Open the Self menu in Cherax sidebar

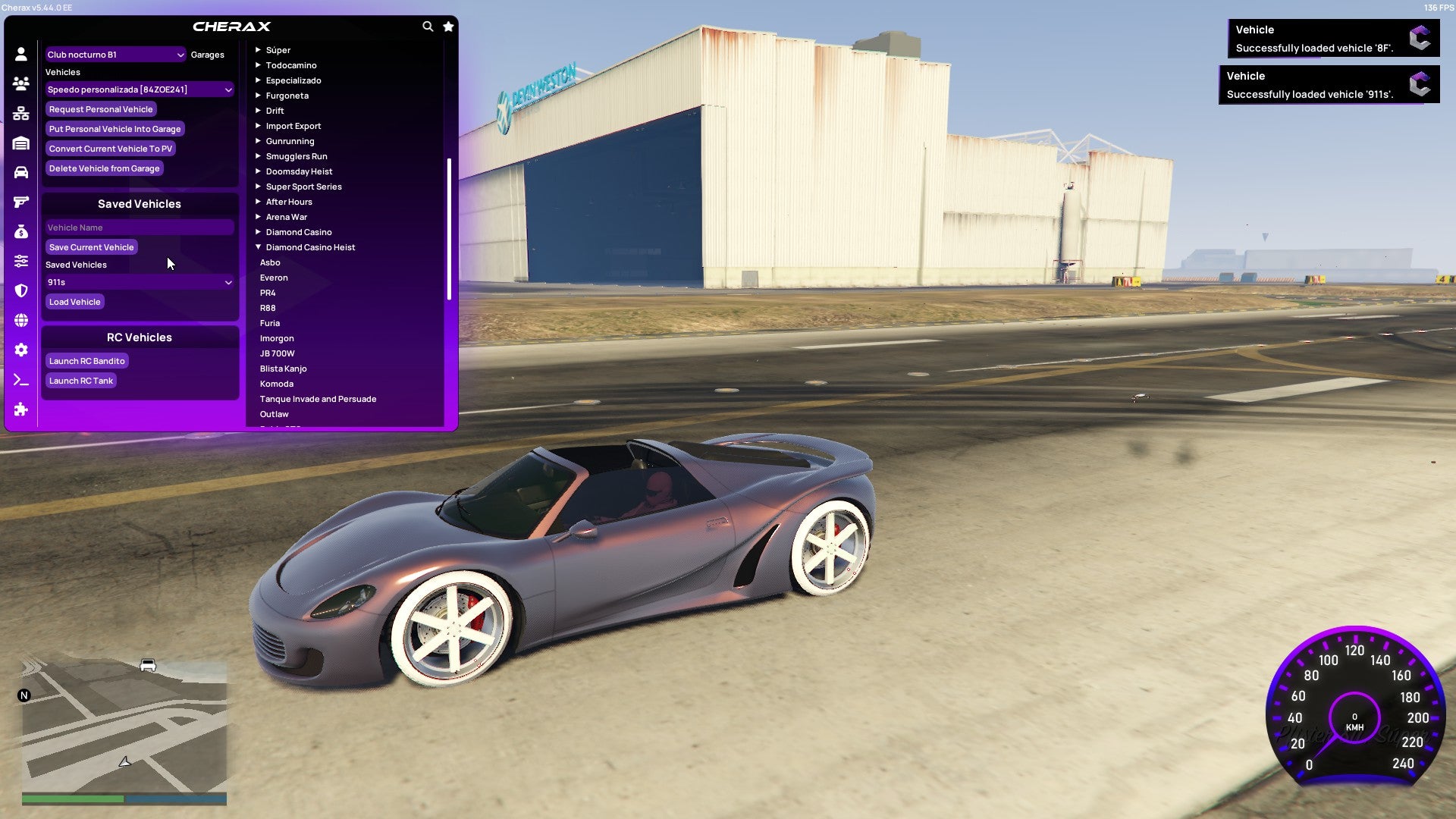click(x=20, y=54)
